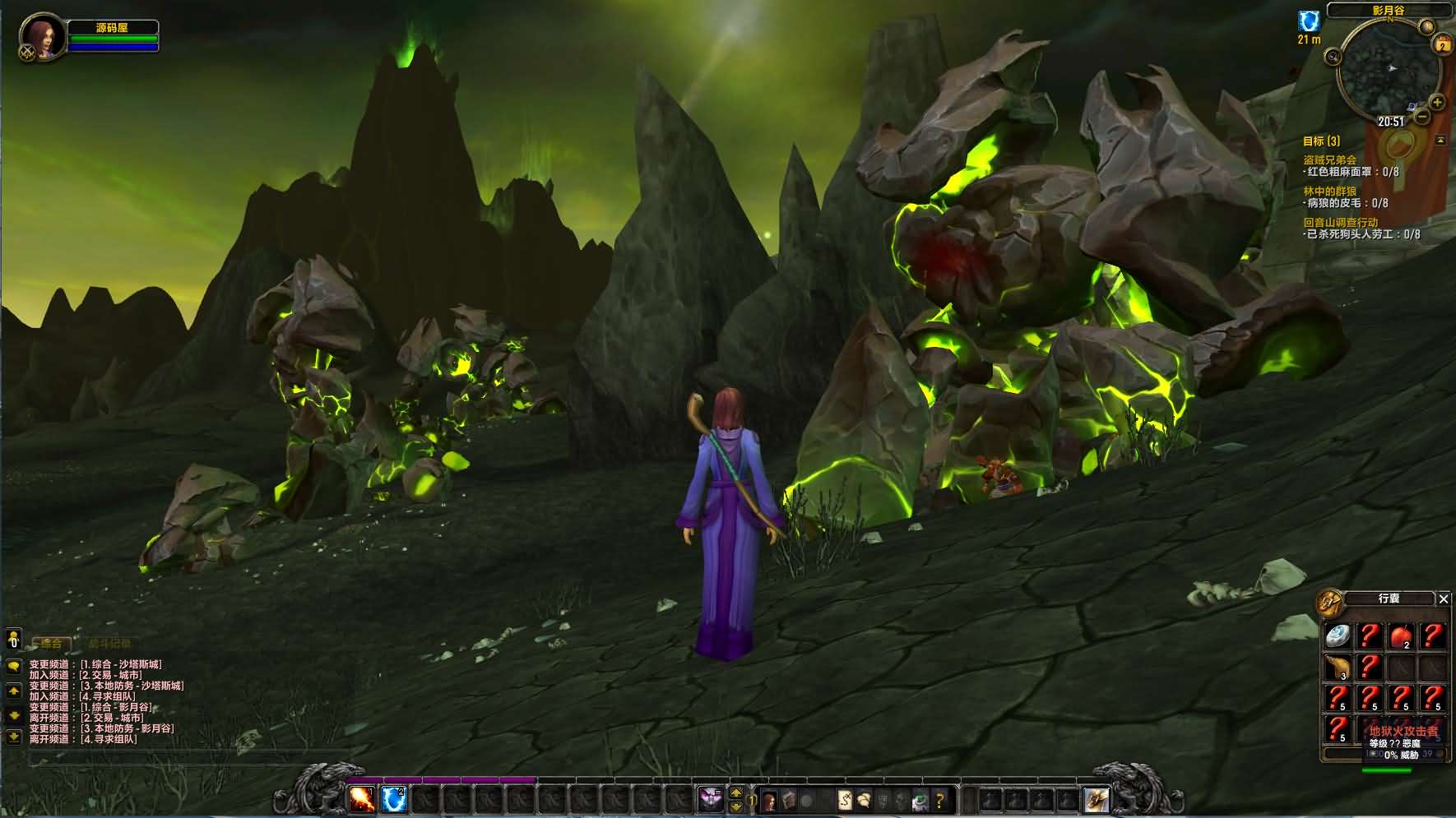Activate the blue Frost Armor spell on the action bar

(394, 798)
